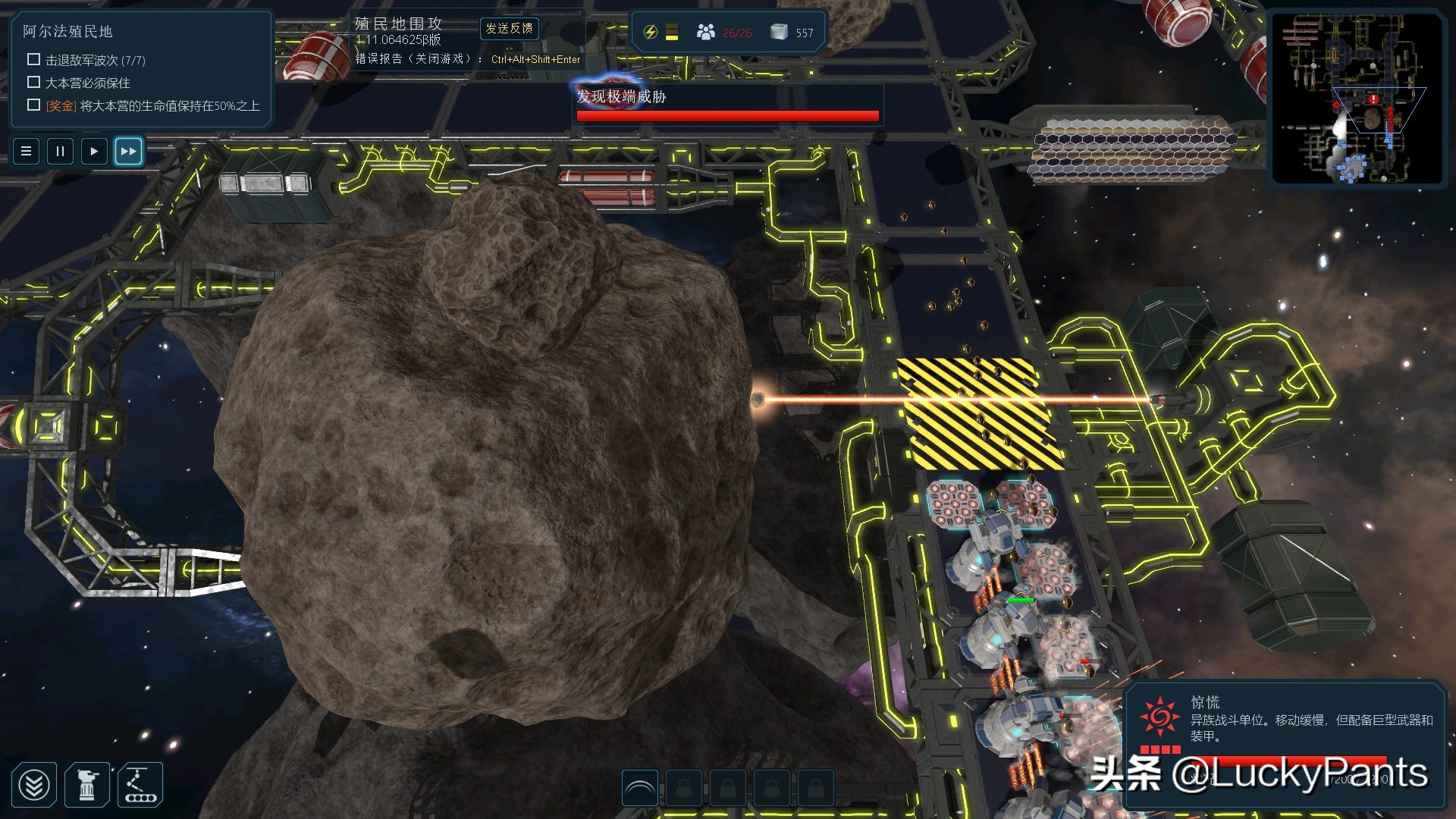The width and height of the screenshot is (1456, 819).
Task: Click the 发送反馈 feedback button
Action: (x=509, y=29)
